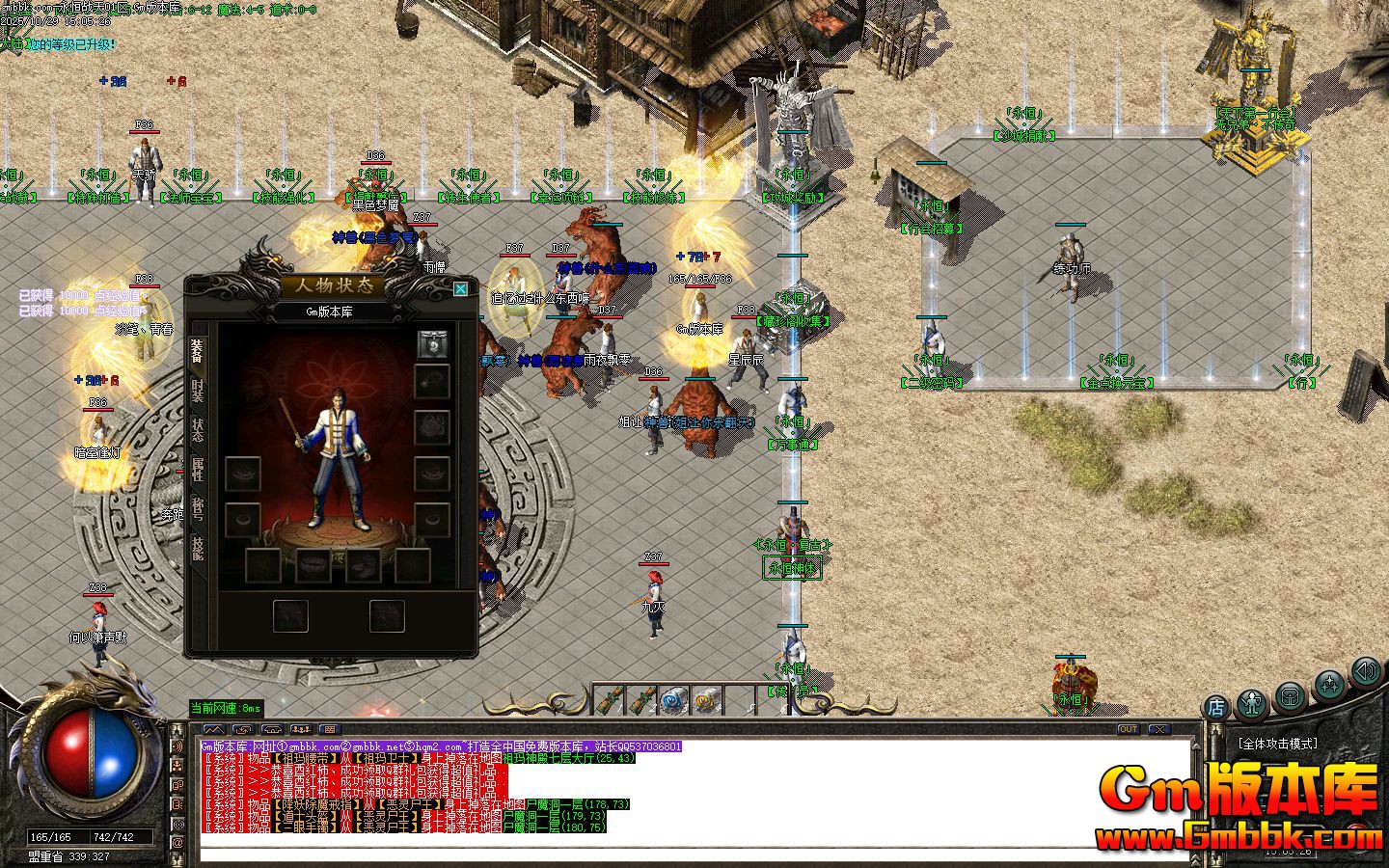Use the yellow scroll in the hotbar

(x=707, y=699)
